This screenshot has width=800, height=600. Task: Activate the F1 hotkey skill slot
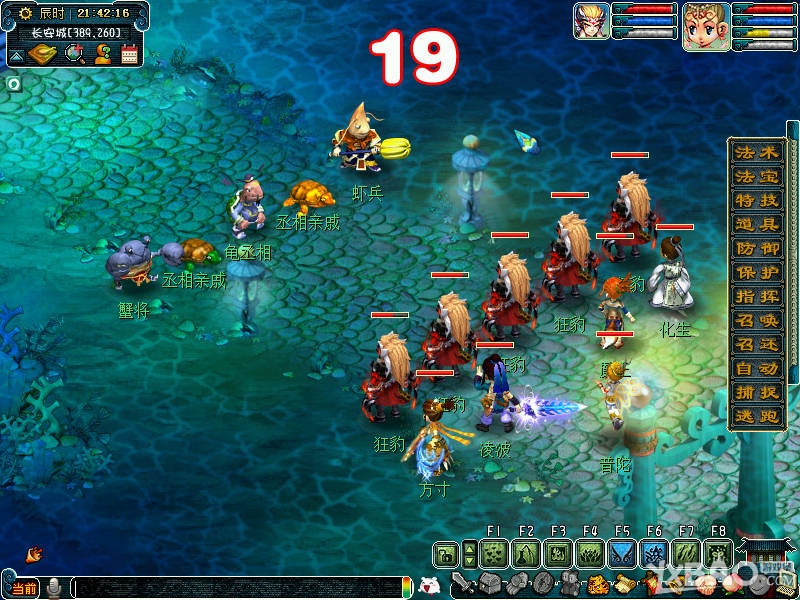[x=493, y=553]
